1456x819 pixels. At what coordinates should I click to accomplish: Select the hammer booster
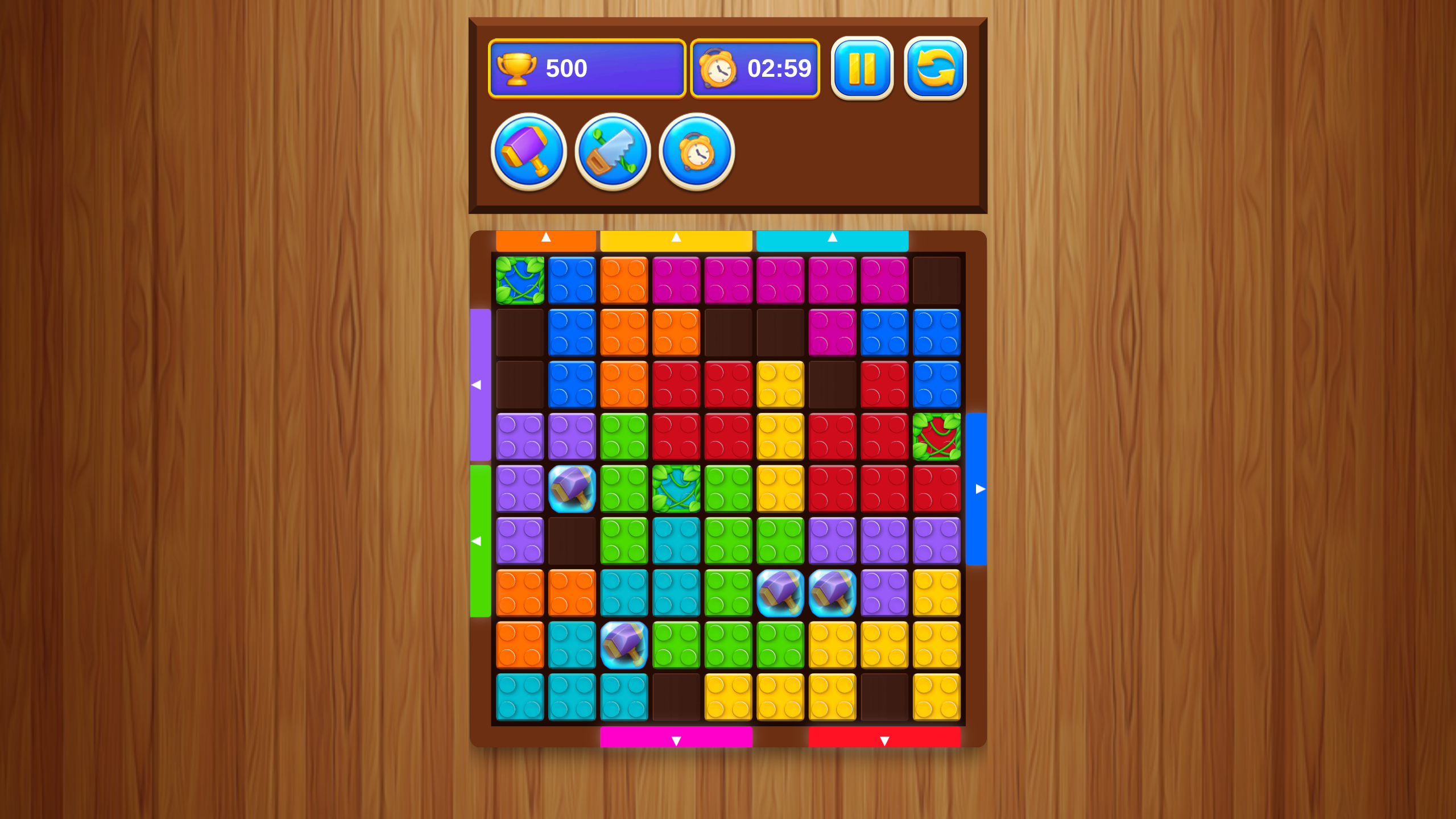coord(528,151)
